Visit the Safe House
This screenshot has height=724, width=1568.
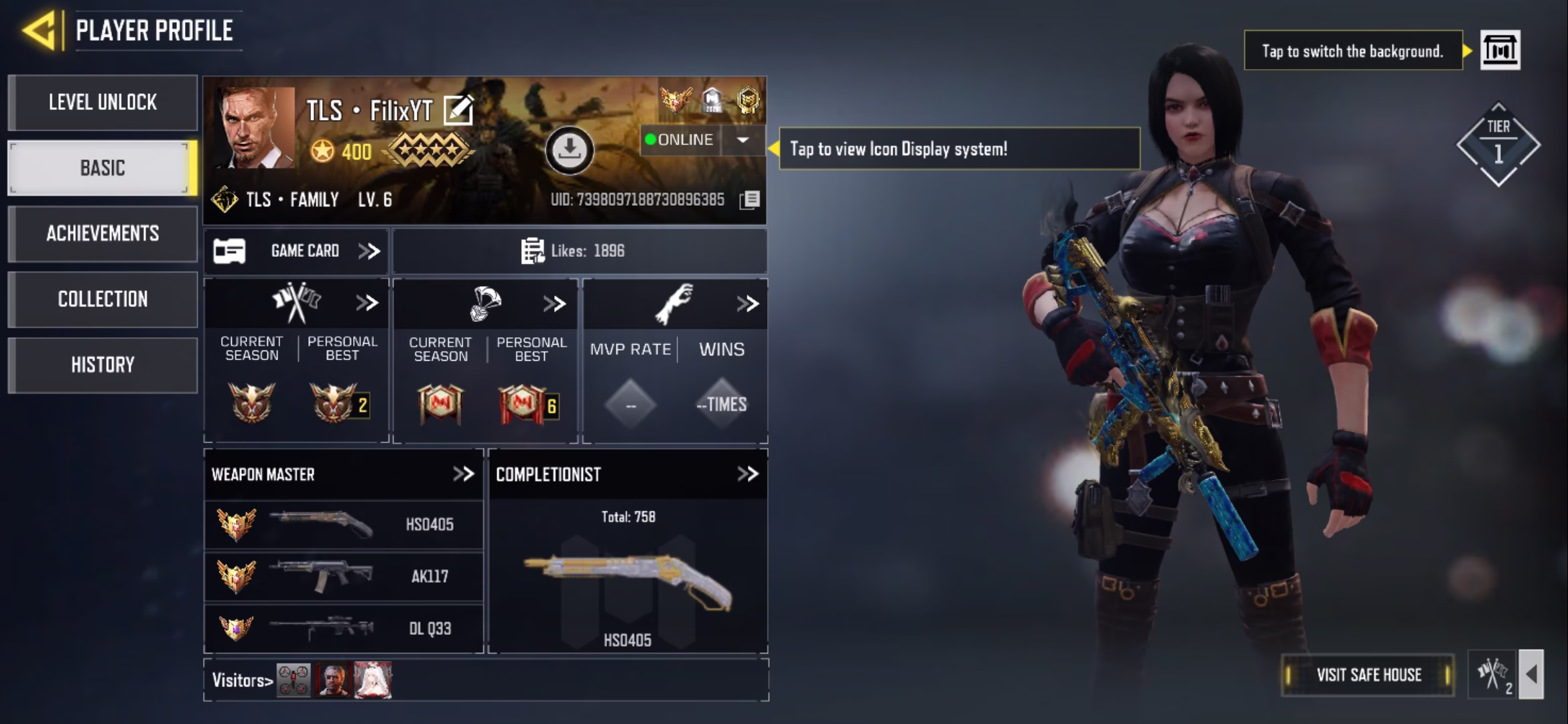click(x=1368, y=675)
